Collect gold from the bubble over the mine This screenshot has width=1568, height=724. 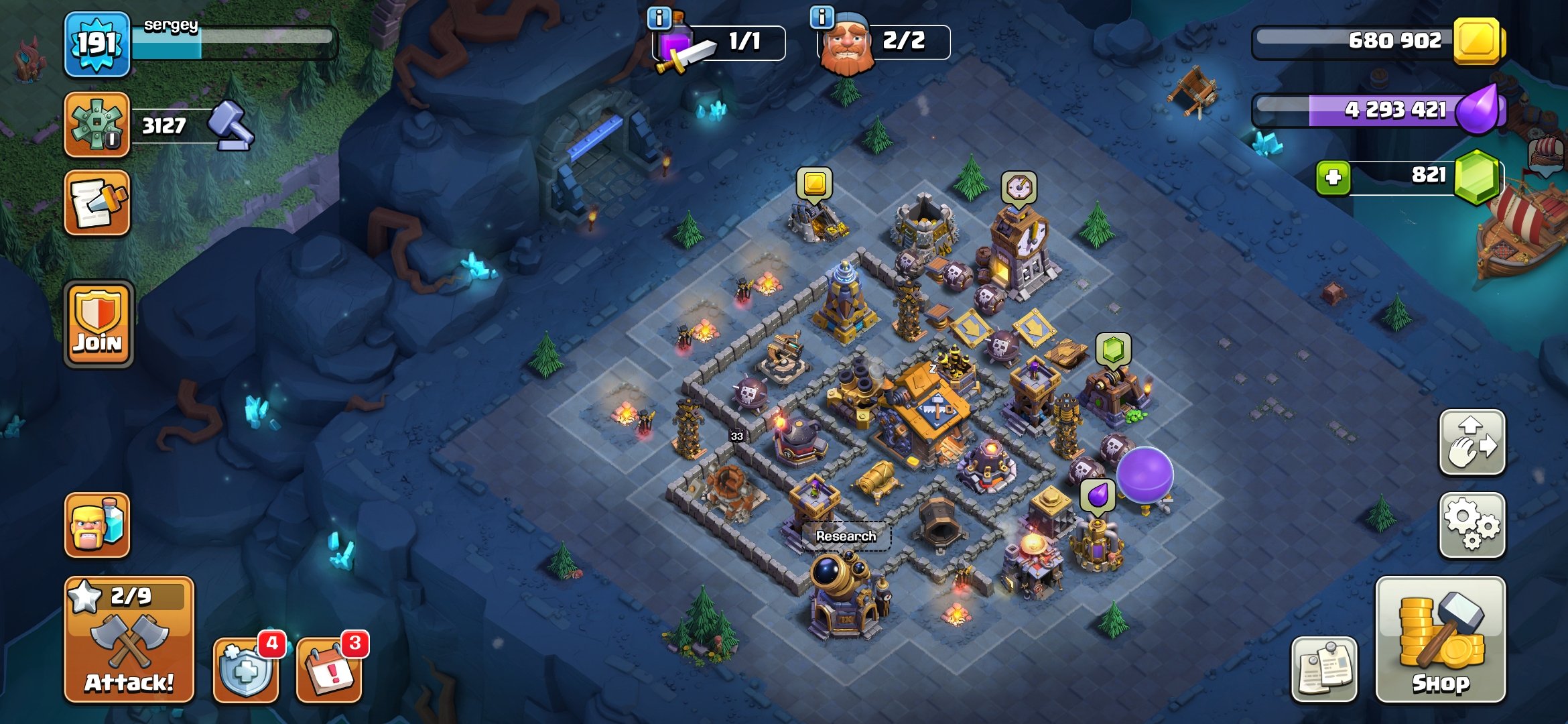tap(814, 182)
